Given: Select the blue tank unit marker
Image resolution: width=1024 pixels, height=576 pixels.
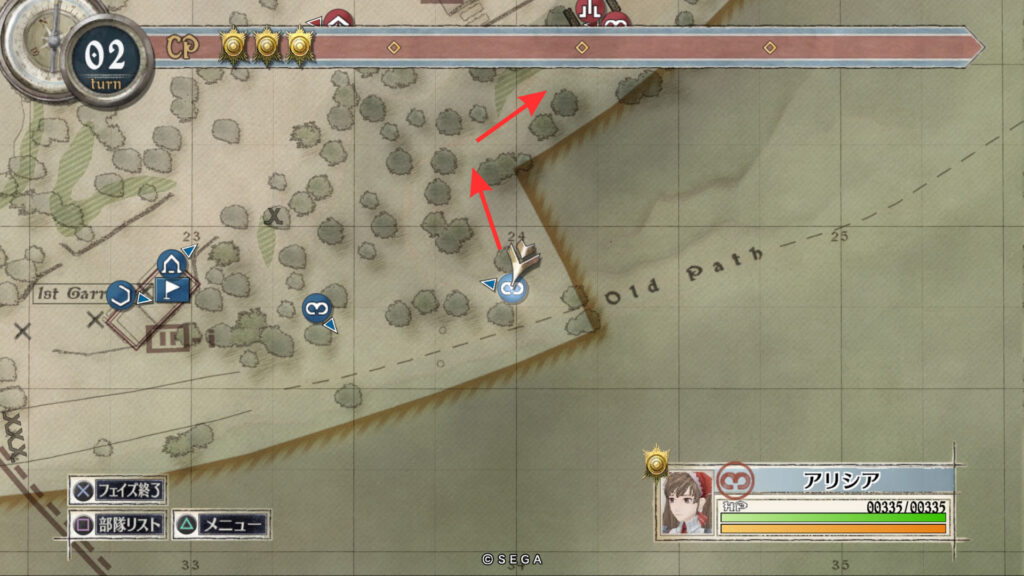Looking at the screenshot, I should tap(169, 264).
